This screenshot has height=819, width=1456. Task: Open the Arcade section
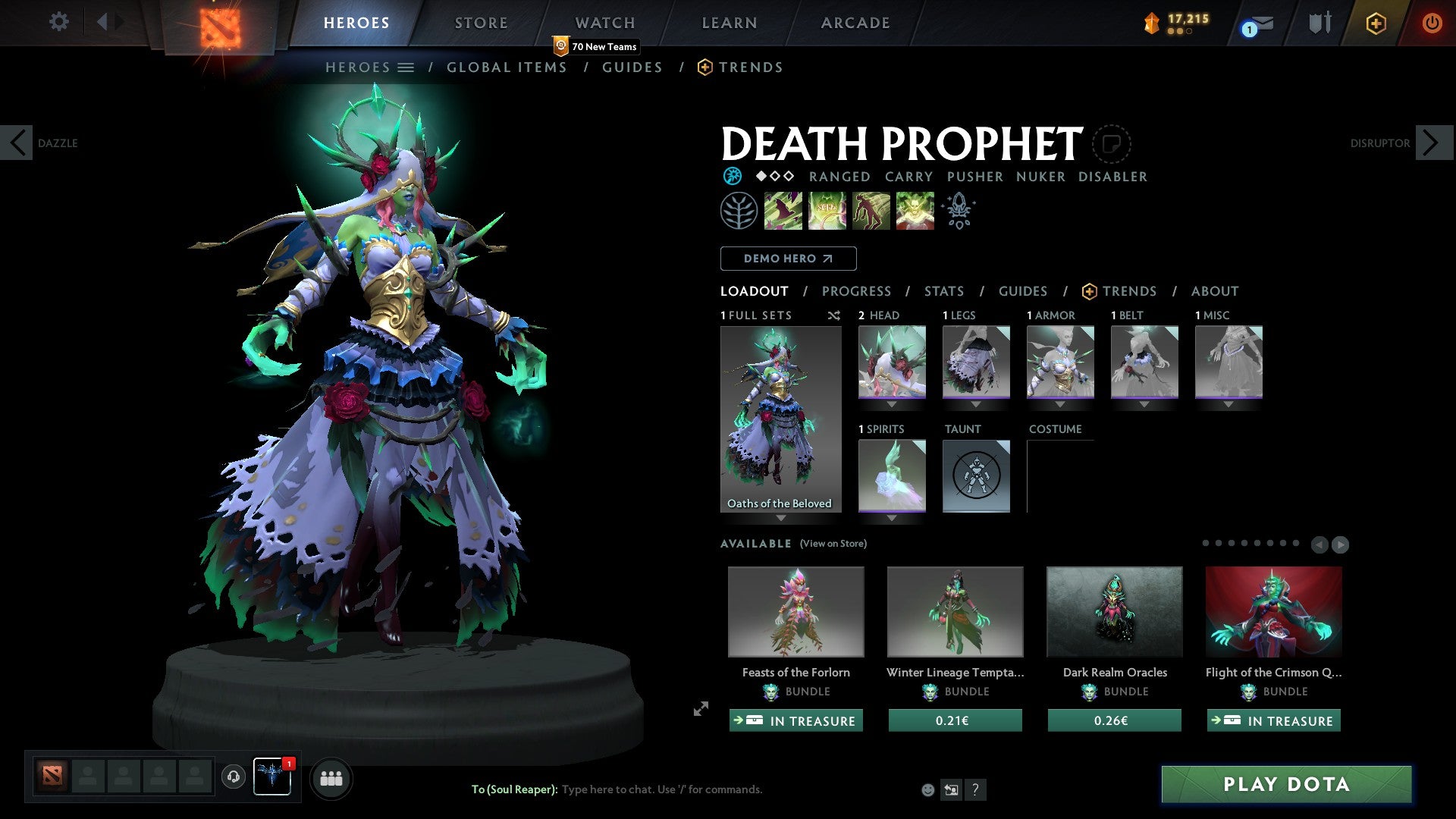855,23
